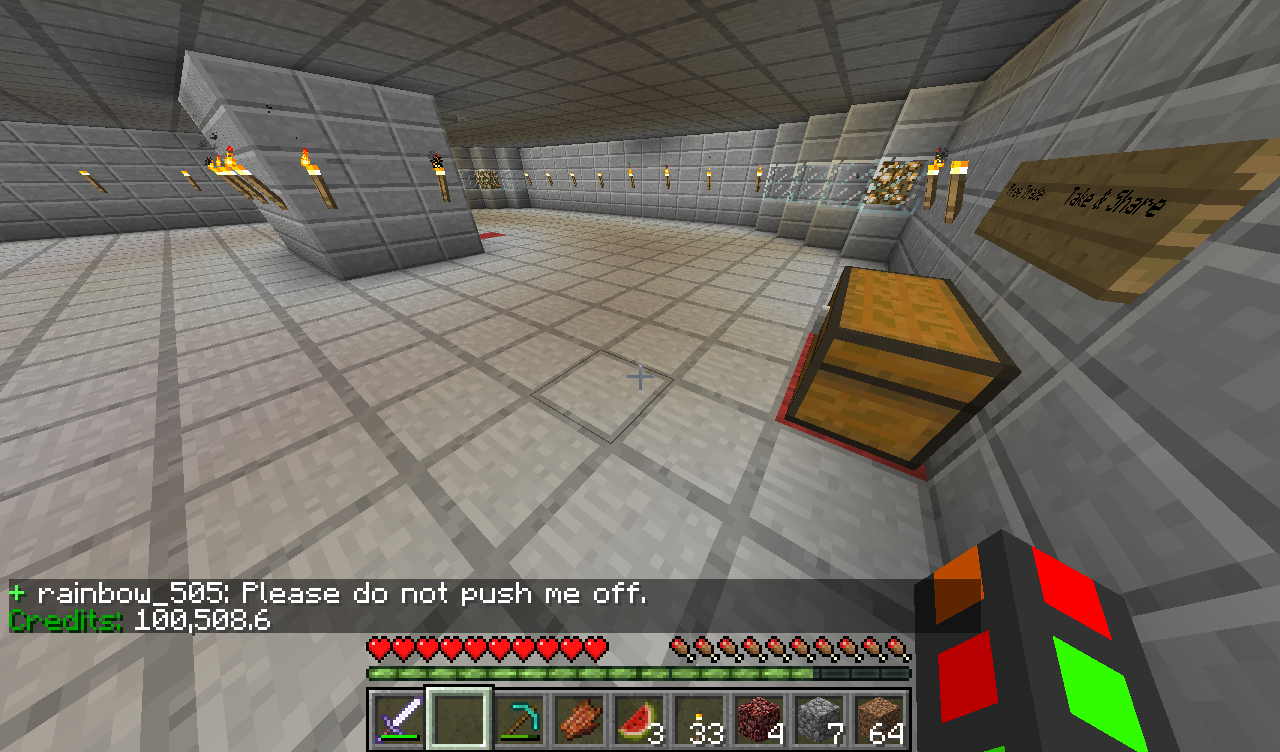Click rainbow_505's chat message
The width and height of the screenshot is (1280, 752).
(x=330, y=592)
